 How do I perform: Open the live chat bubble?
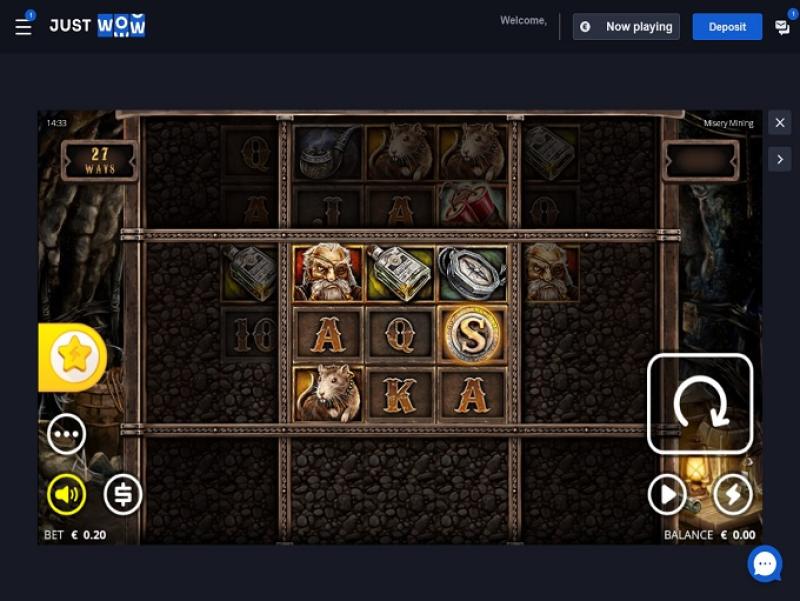765,564
